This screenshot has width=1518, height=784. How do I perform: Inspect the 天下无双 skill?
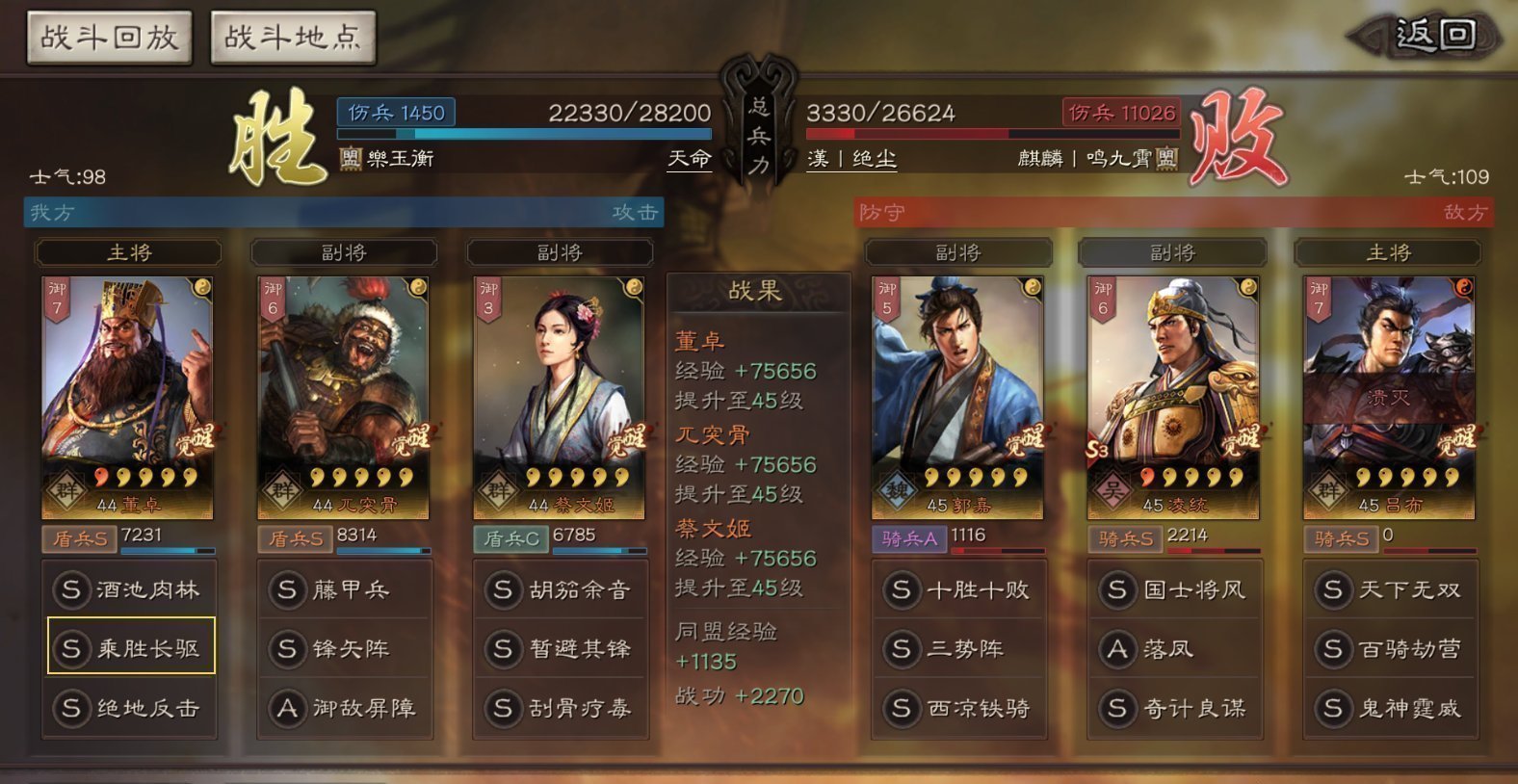click(1391, 589)
